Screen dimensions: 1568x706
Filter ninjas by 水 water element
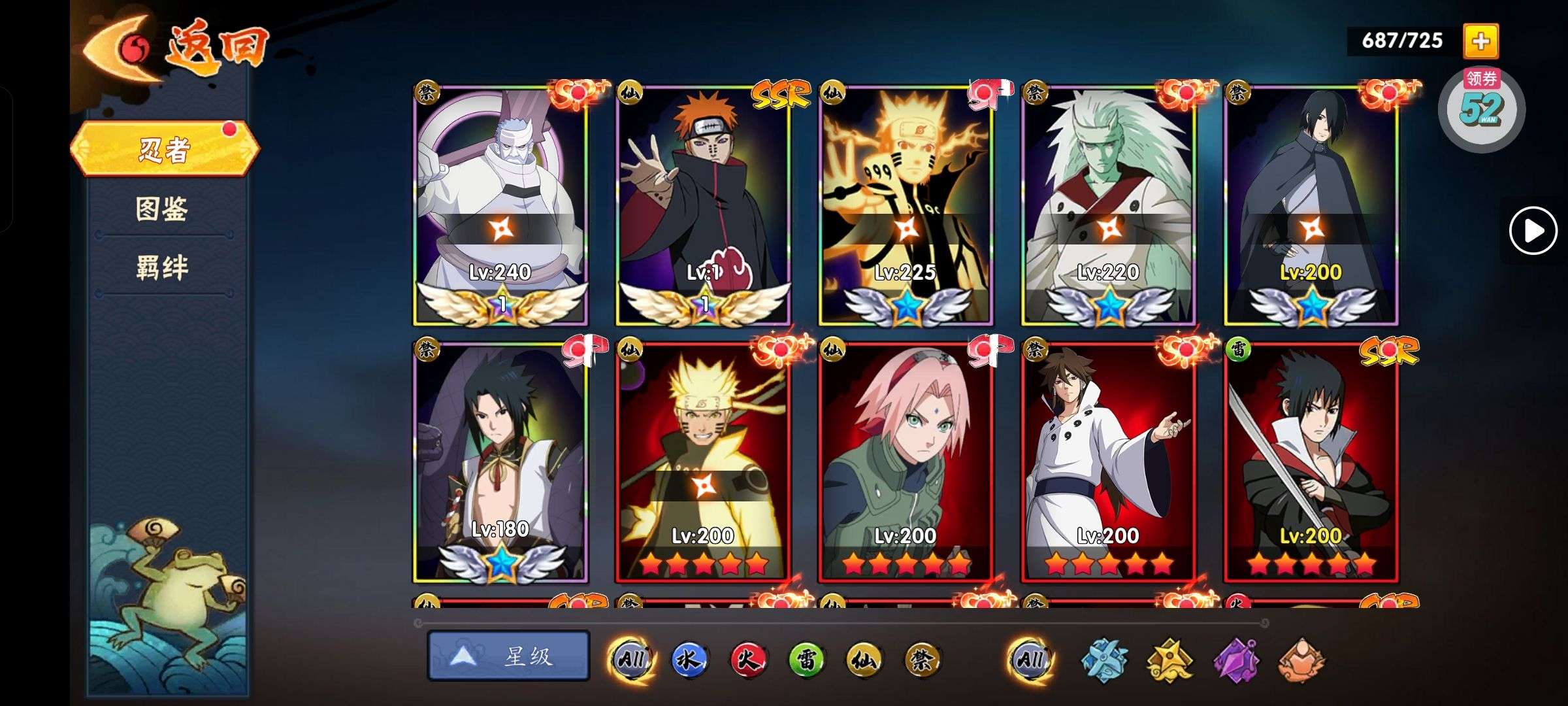click(x=689, y=659)
